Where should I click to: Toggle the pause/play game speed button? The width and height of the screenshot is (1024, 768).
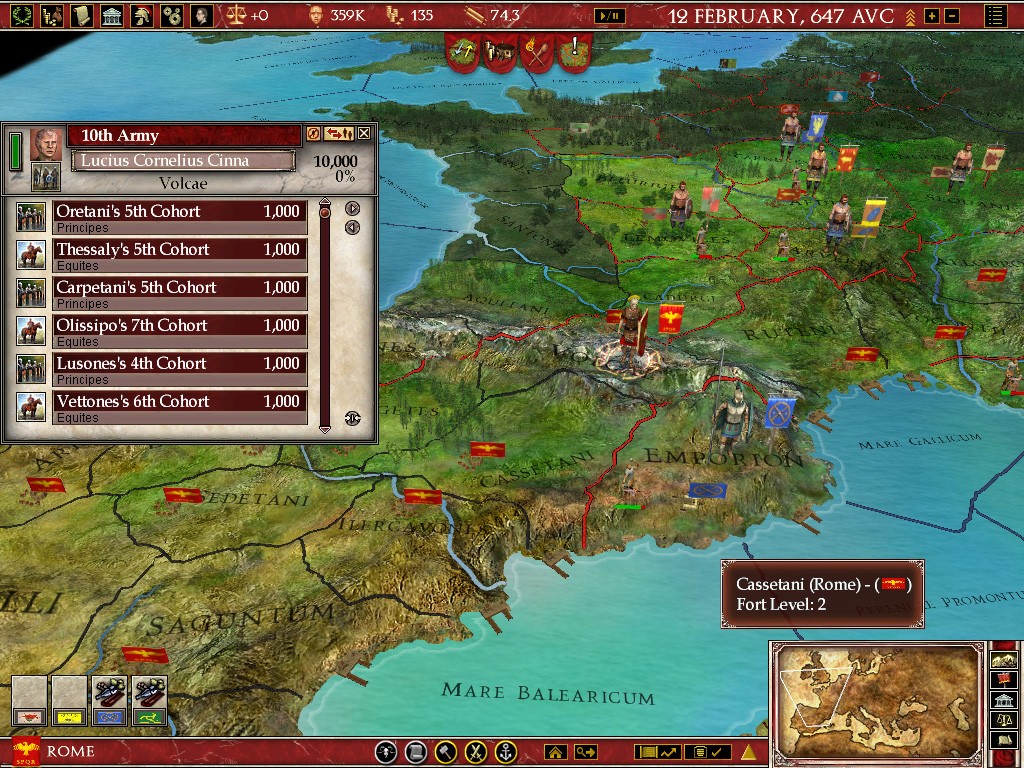[608, 16]
